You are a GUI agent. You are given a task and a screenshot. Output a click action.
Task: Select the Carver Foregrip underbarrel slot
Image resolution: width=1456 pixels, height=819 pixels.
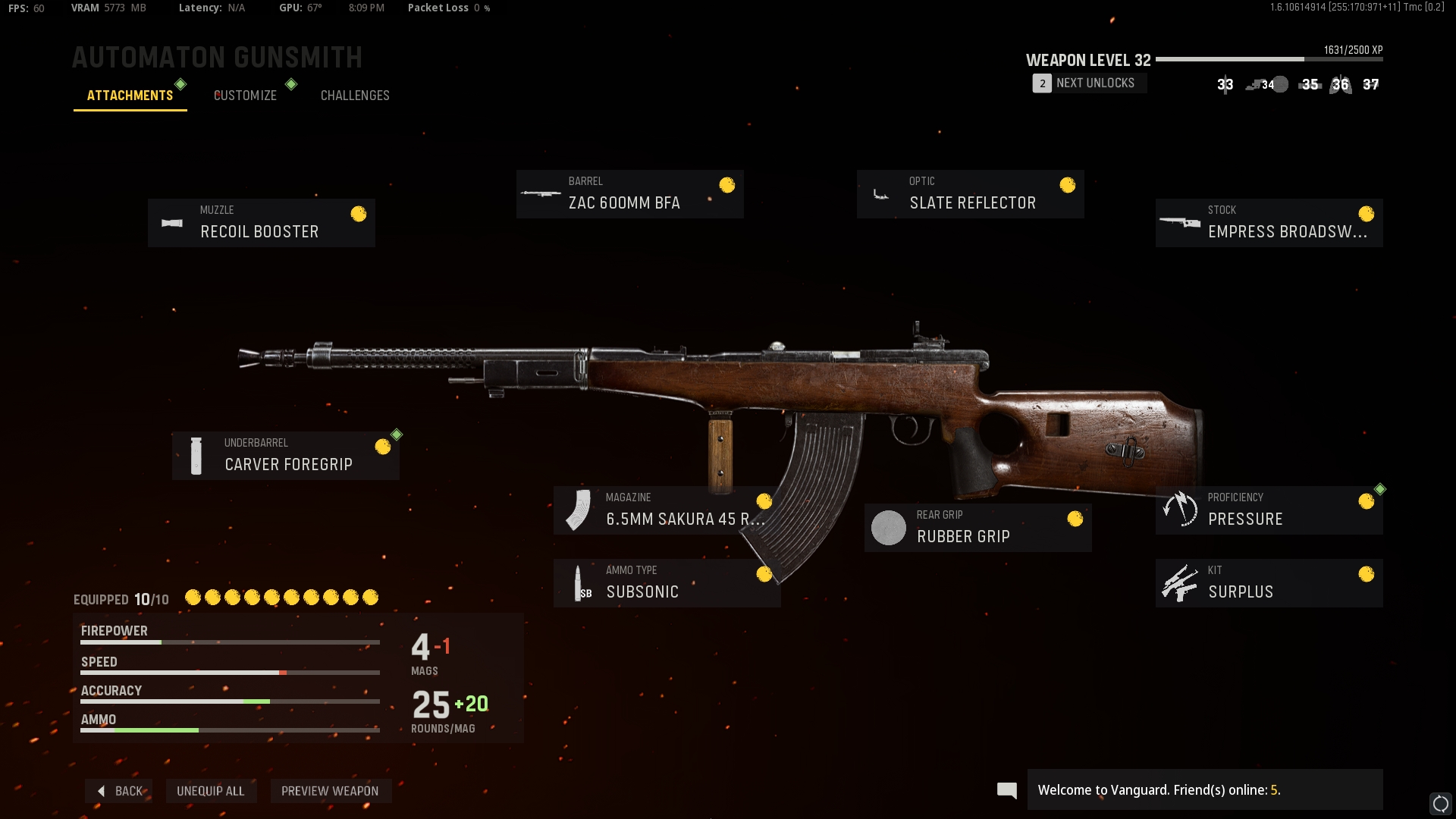point(286,456)
